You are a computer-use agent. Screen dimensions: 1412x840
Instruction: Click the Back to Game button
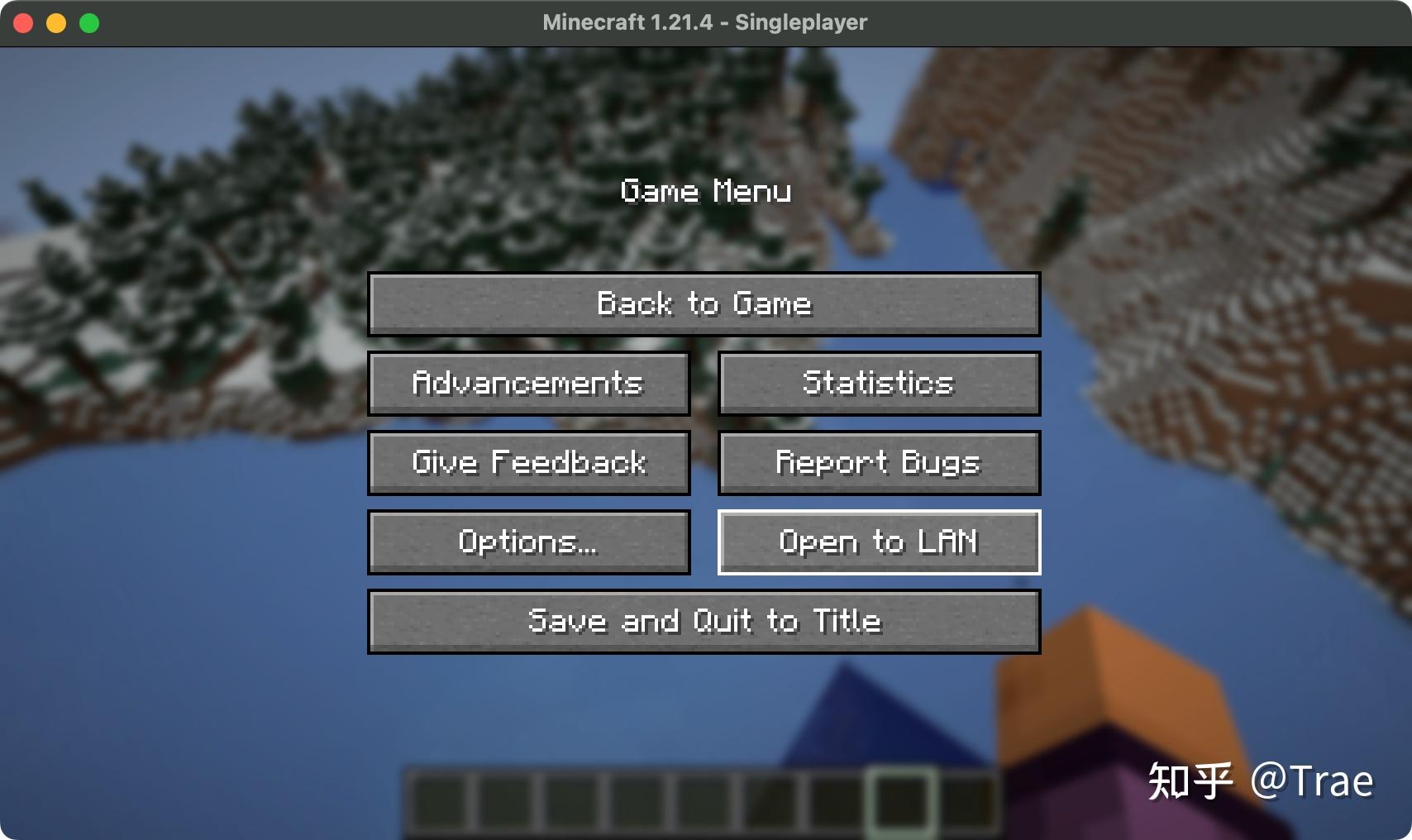(704, 304)
